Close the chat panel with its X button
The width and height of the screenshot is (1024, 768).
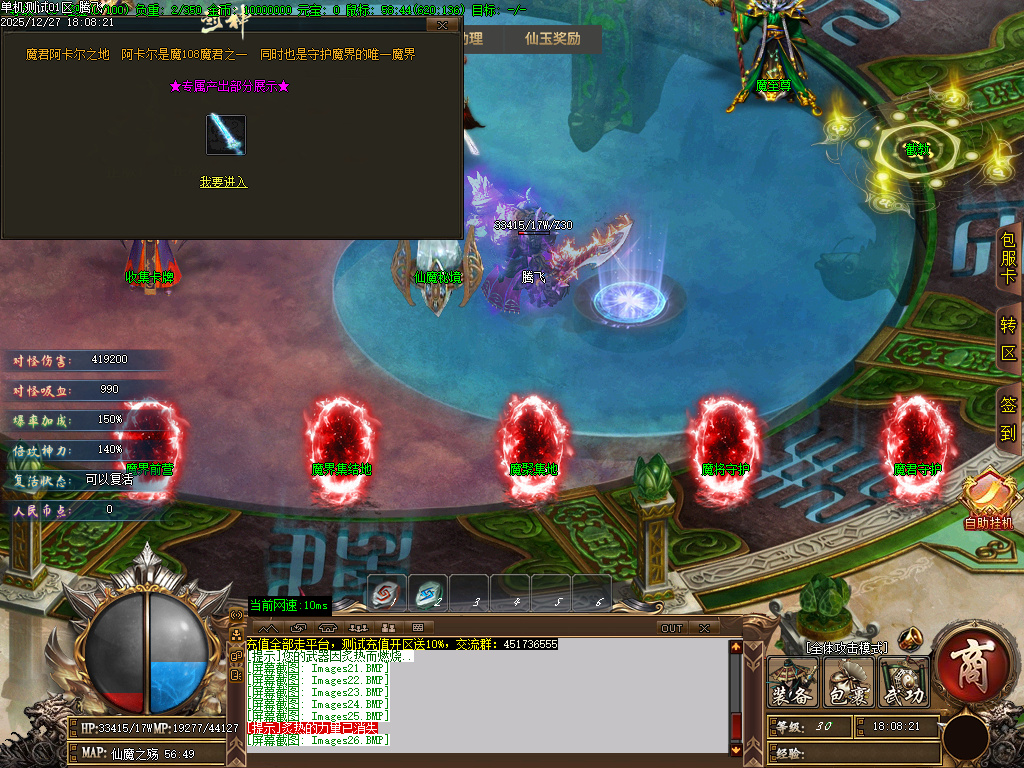pyautogui.click(x=704, y=628)
